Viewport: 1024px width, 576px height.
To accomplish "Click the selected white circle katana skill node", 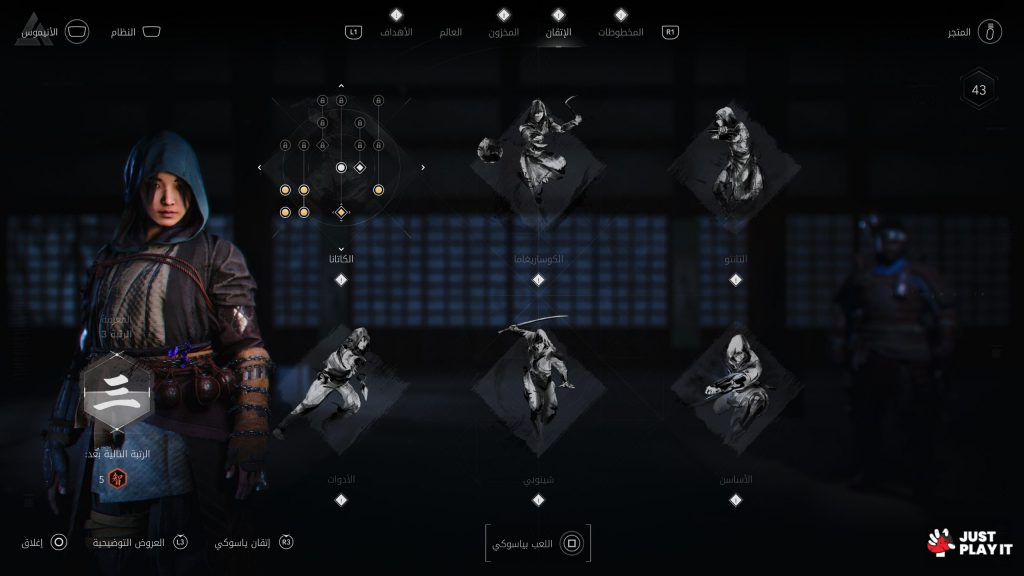I will click(341, 167).
